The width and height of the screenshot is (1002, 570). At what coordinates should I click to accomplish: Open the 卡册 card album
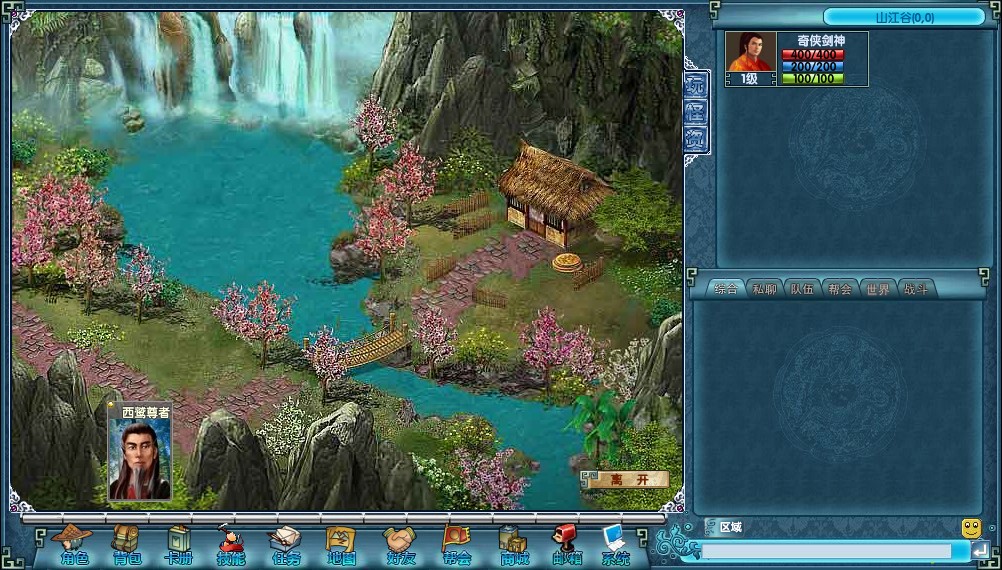pos(179,546)
